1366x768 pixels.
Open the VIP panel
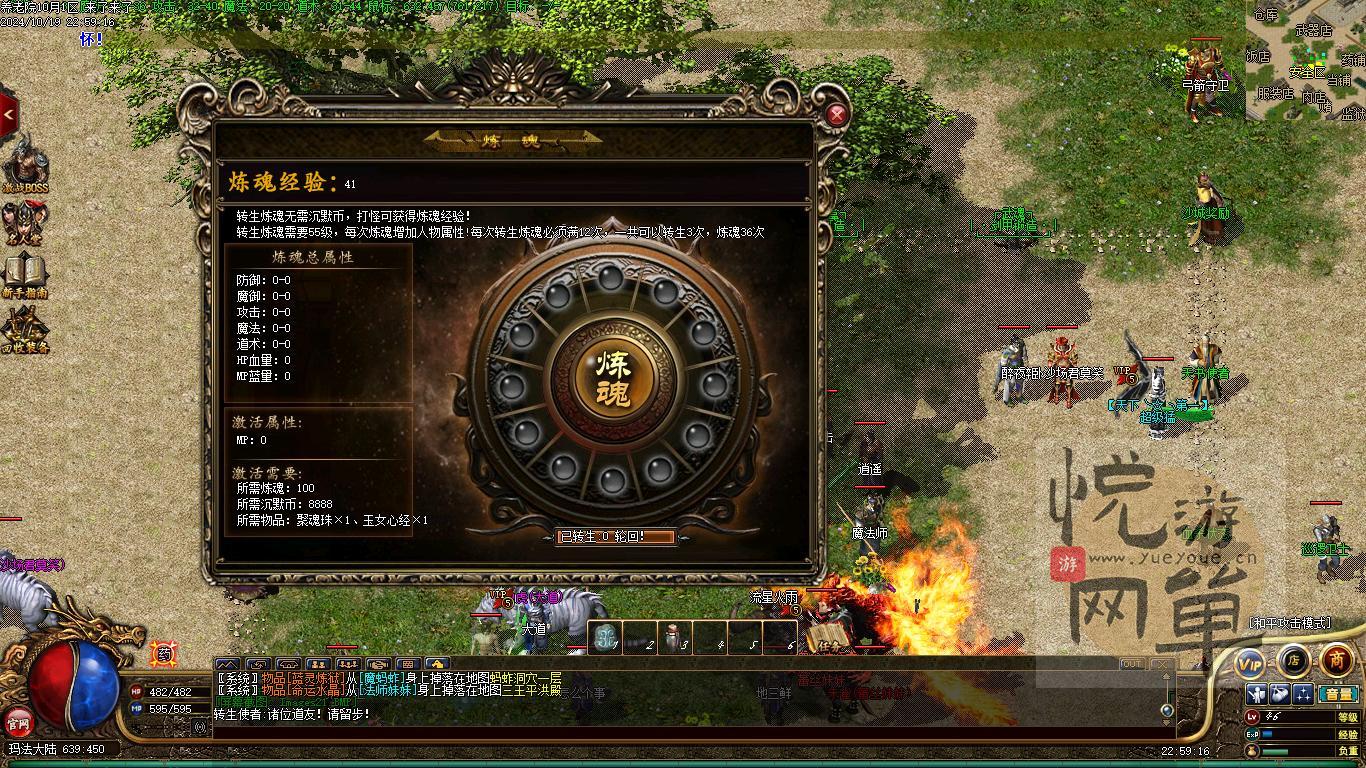(1250, 662)
